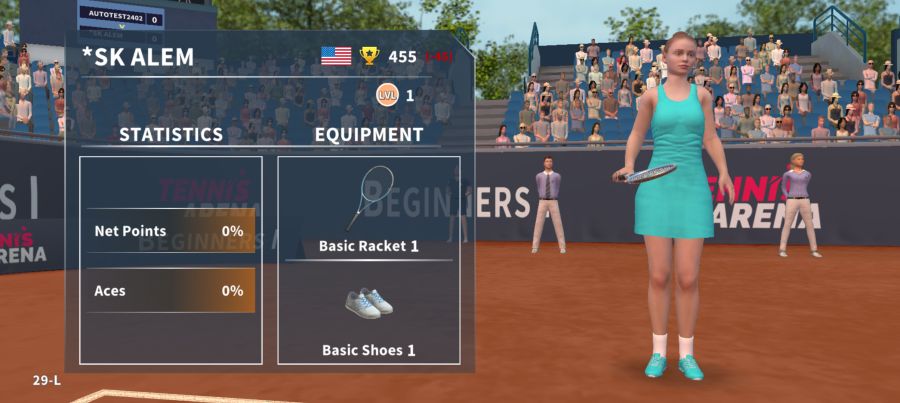900x403 pixels.
Task: Click the gold trophy icon
Action: (370, 56)
